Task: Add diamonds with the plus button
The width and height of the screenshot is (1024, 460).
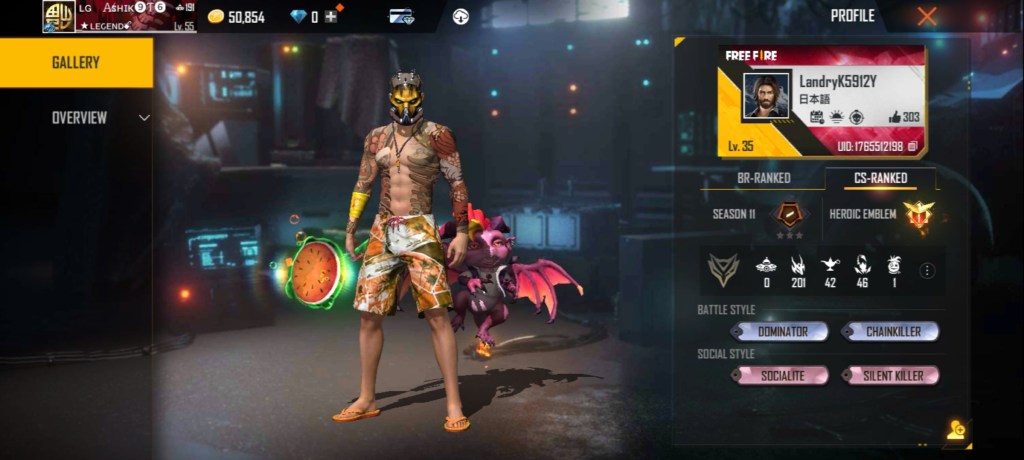Action: coord(330,17)
